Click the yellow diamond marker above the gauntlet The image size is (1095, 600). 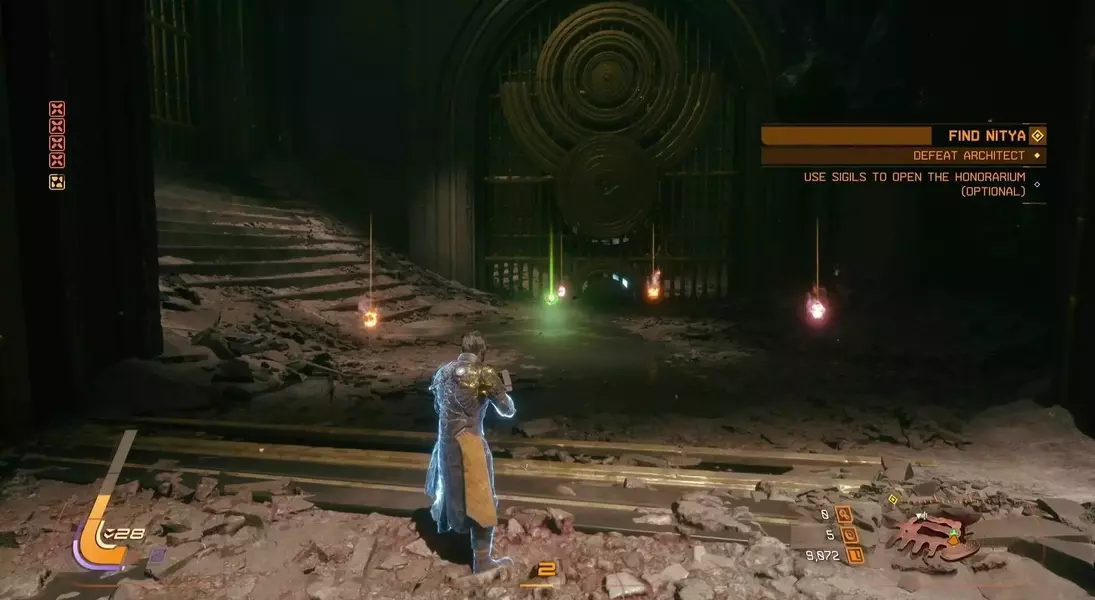[893, 499]
